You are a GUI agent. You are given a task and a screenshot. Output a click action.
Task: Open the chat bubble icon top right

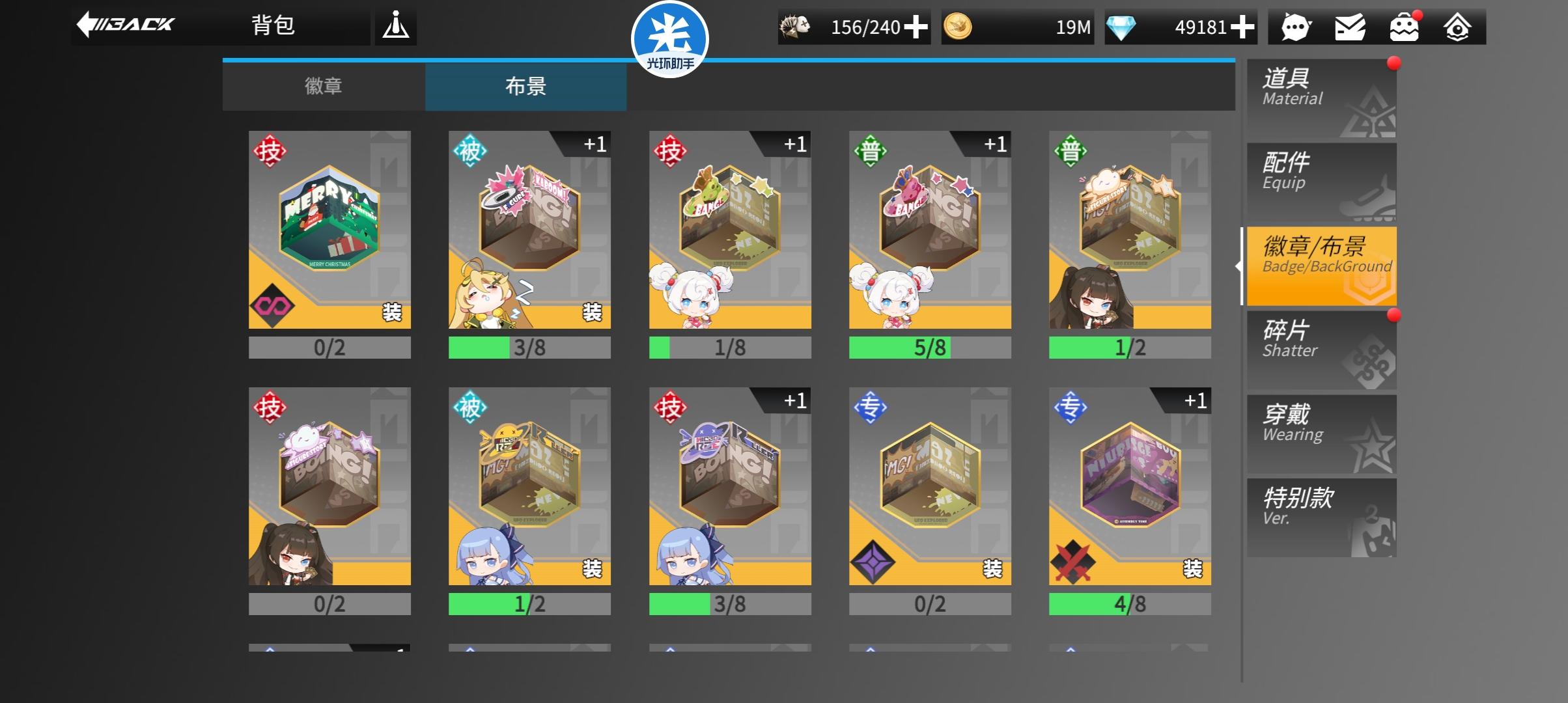pyautogui.click(x=1296, y=27)
